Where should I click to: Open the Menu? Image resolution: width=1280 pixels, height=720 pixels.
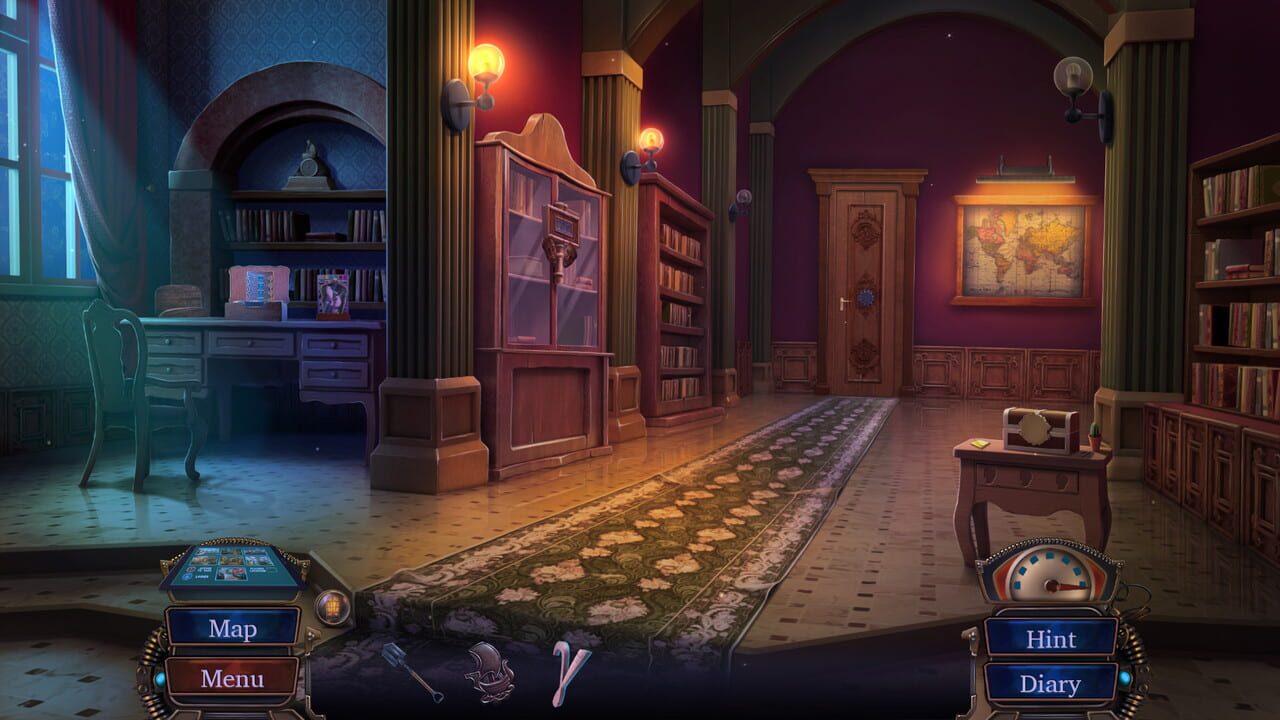pos(231,676)
